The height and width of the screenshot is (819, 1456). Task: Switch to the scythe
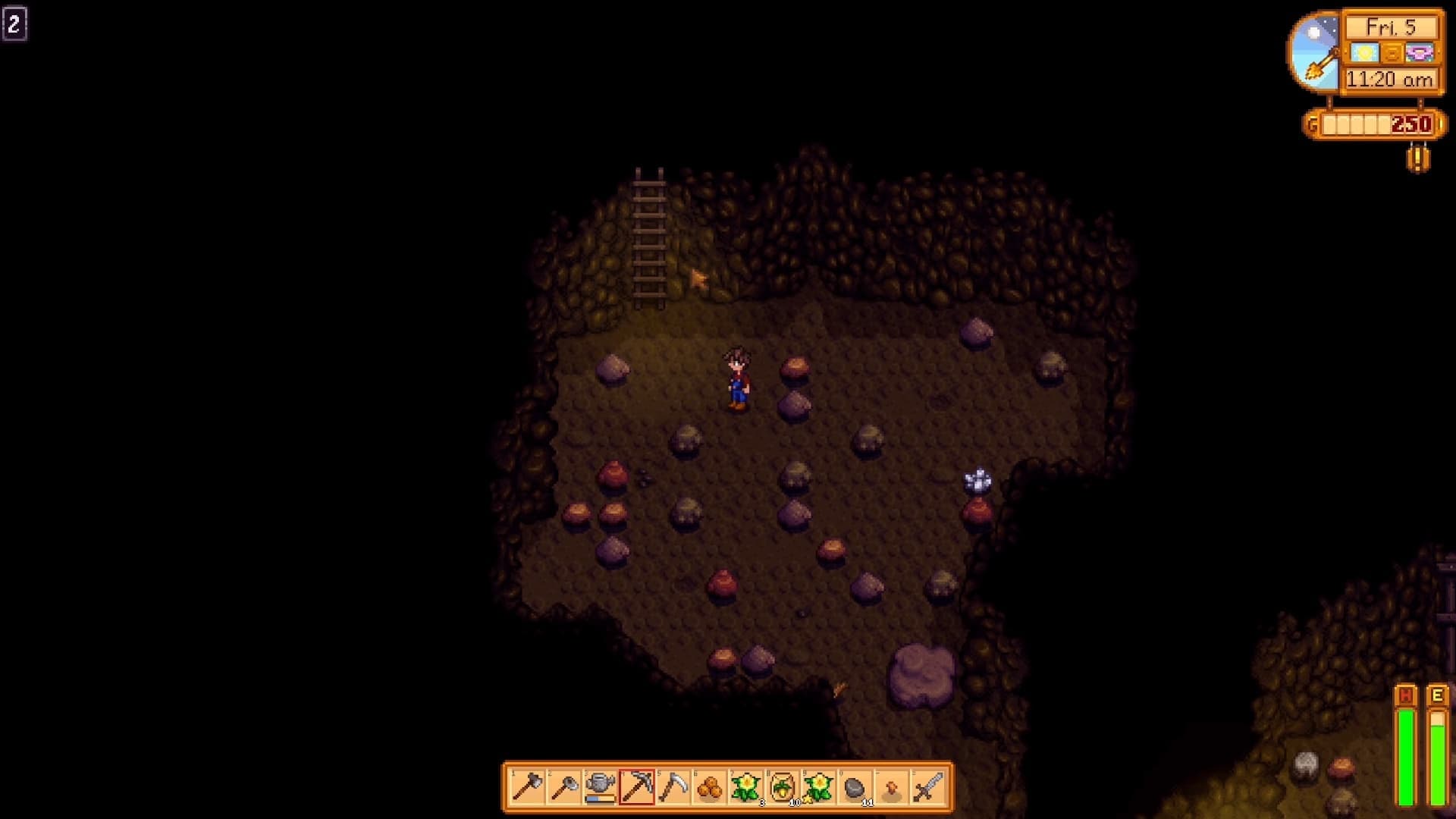point(673,787)
